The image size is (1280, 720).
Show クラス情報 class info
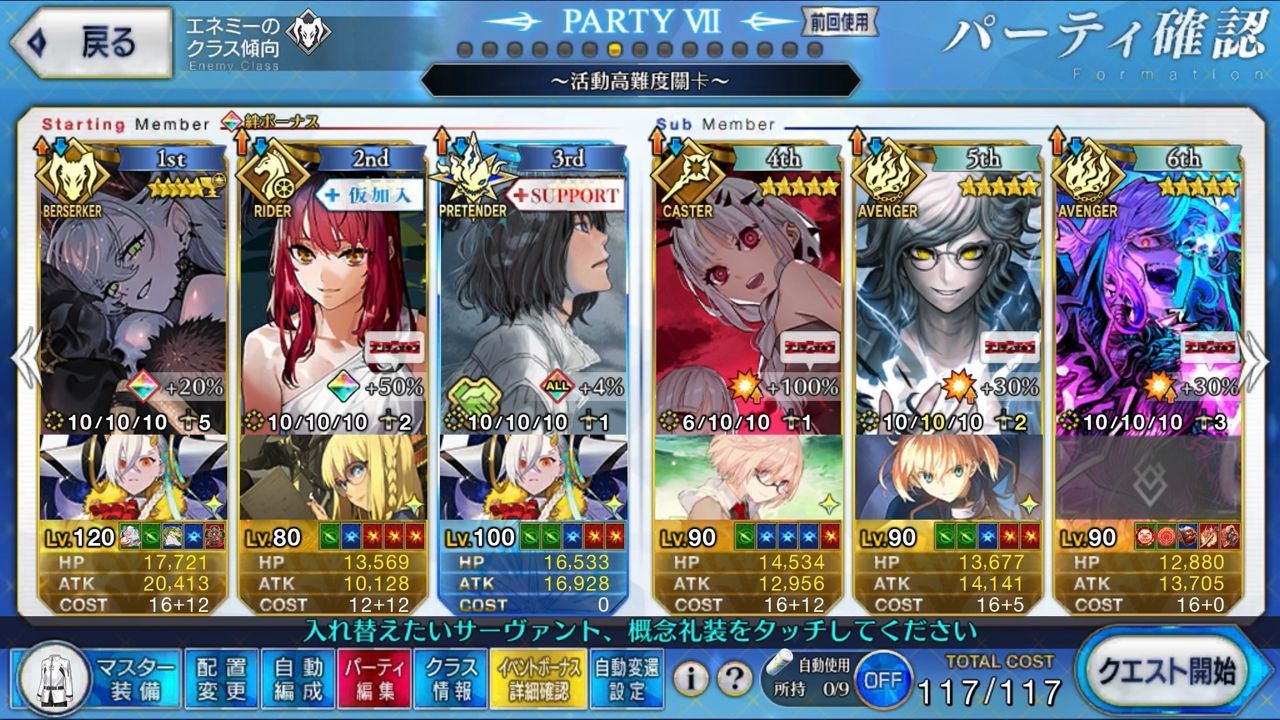451,679
